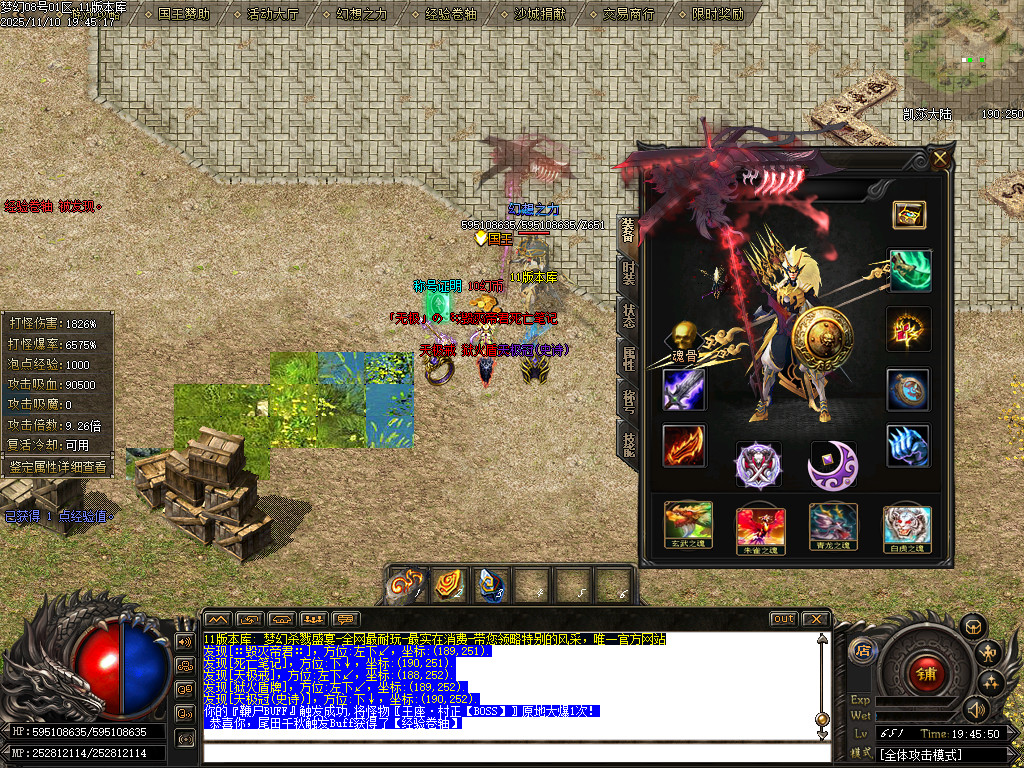Toggle the speaker sound button by the Time readout
Viewport: 1024px width, 768px height.
coord(975,709)
